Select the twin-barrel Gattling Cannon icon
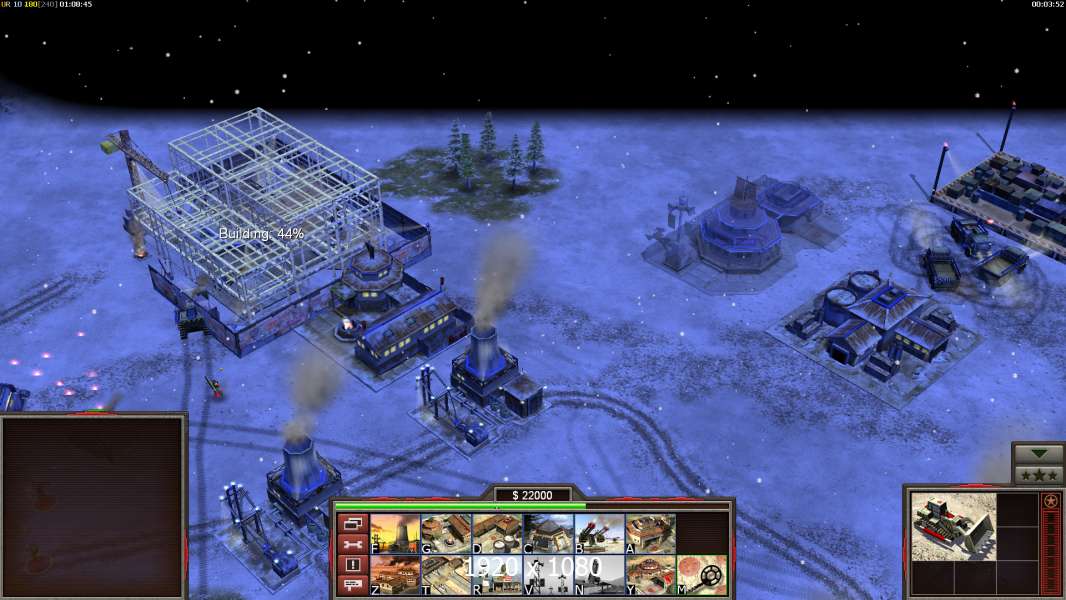 point(599,534)
